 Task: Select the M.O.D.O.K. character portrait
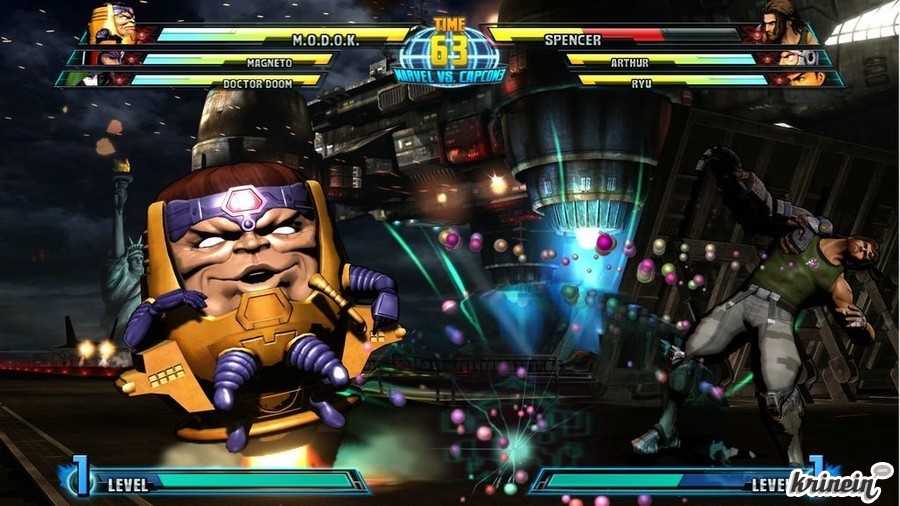click(x=112, y=24)
